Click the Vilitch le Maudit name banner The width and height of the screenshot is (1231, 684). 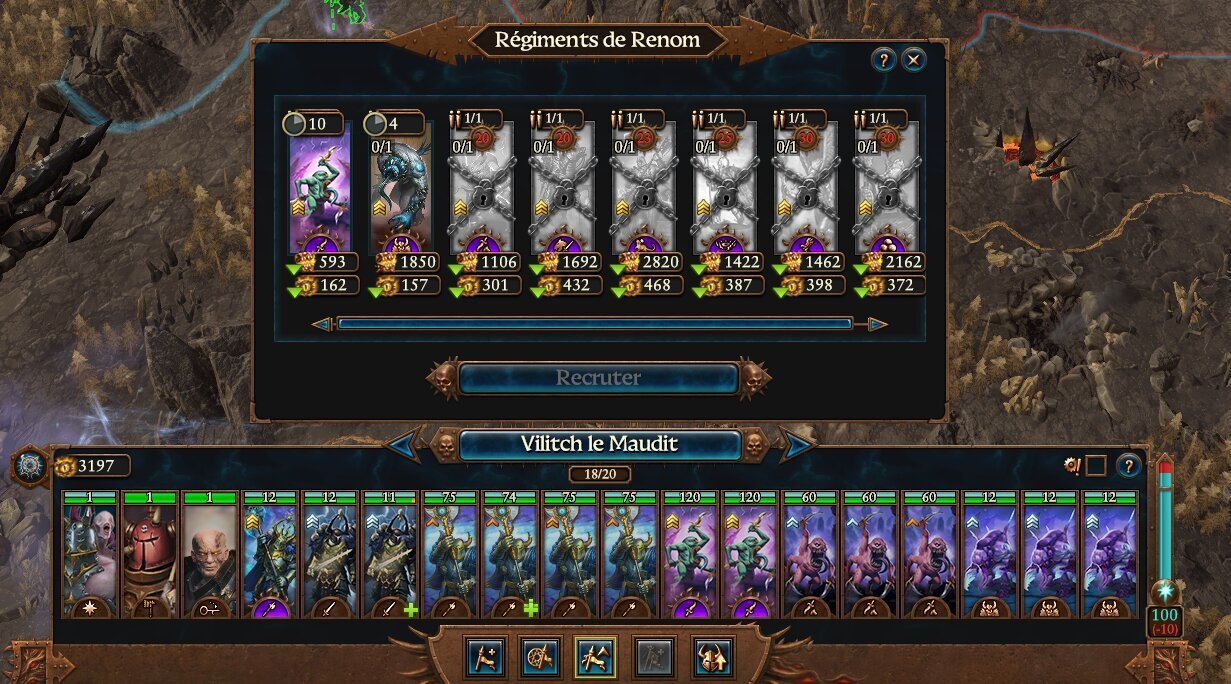click(x=599, y=445)
